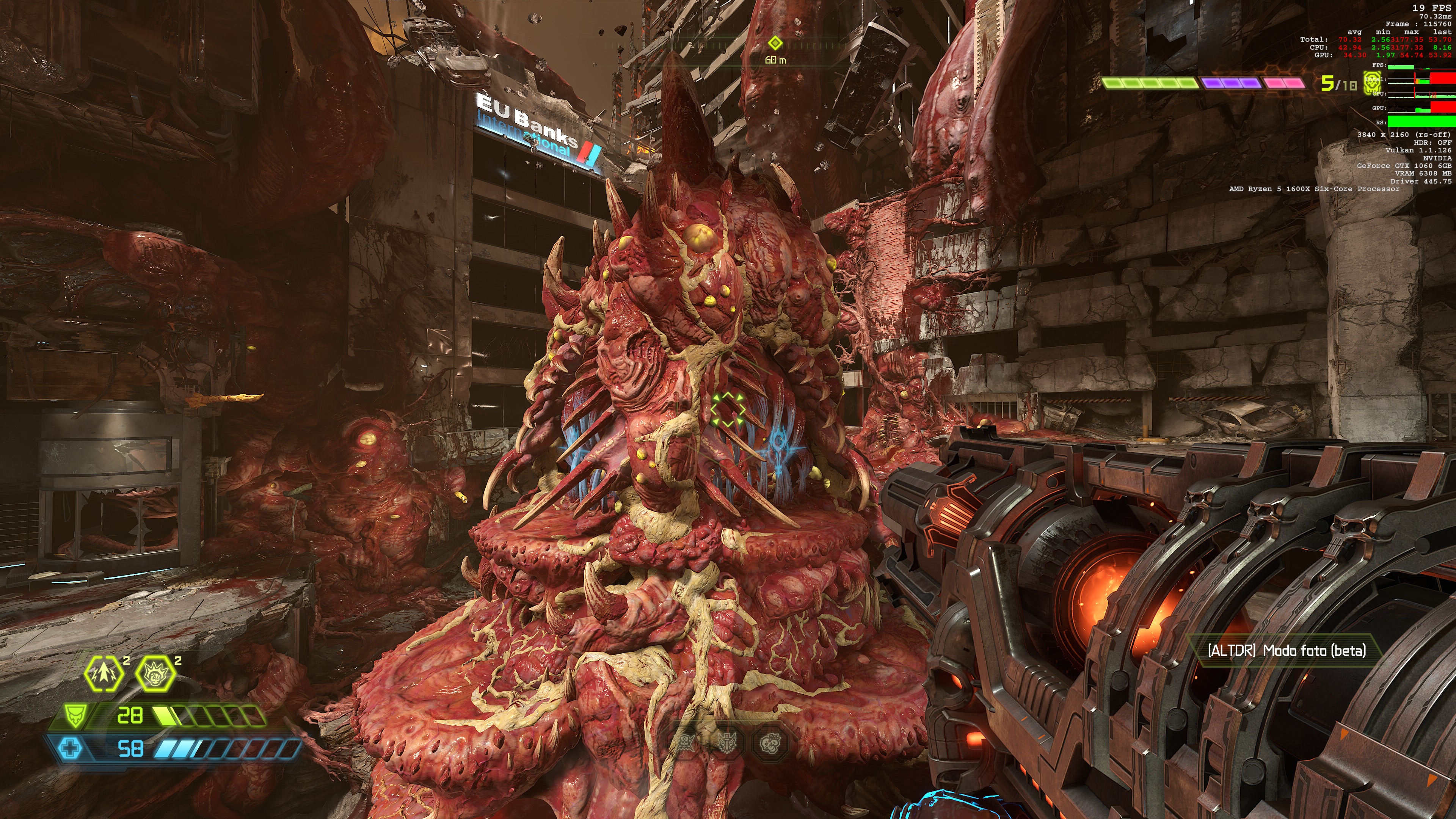Activate the spiked fist hexagon icon
This screenshot has height=819, width=1456.
(155, 674)
